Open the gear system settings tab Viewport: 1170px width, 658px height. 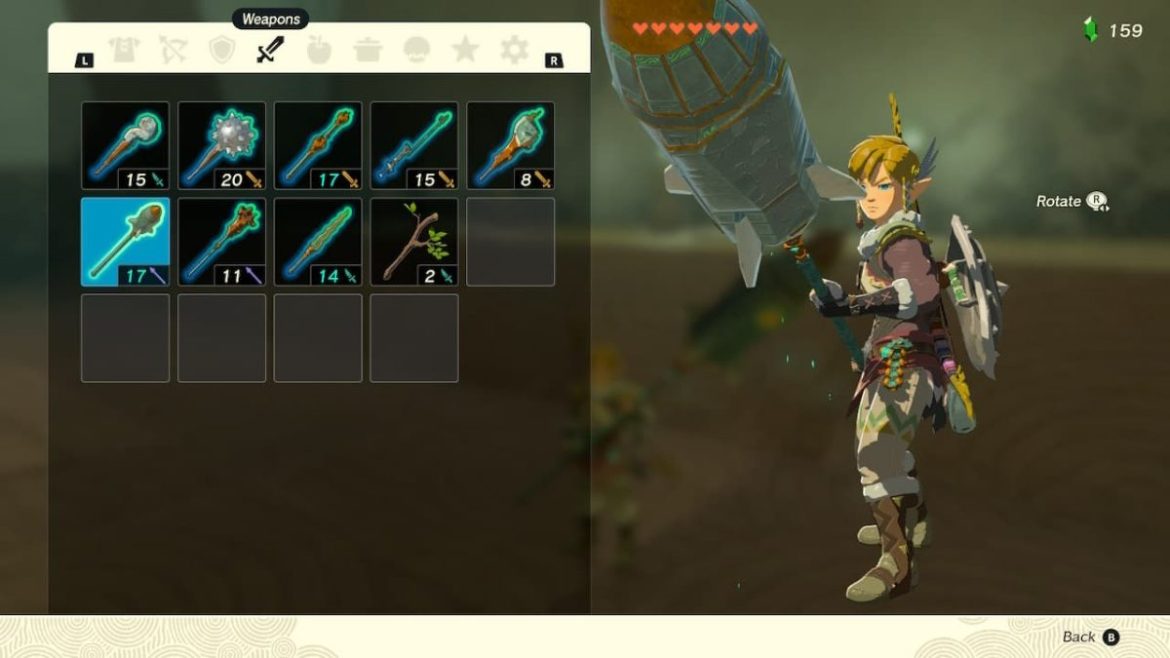514,50
